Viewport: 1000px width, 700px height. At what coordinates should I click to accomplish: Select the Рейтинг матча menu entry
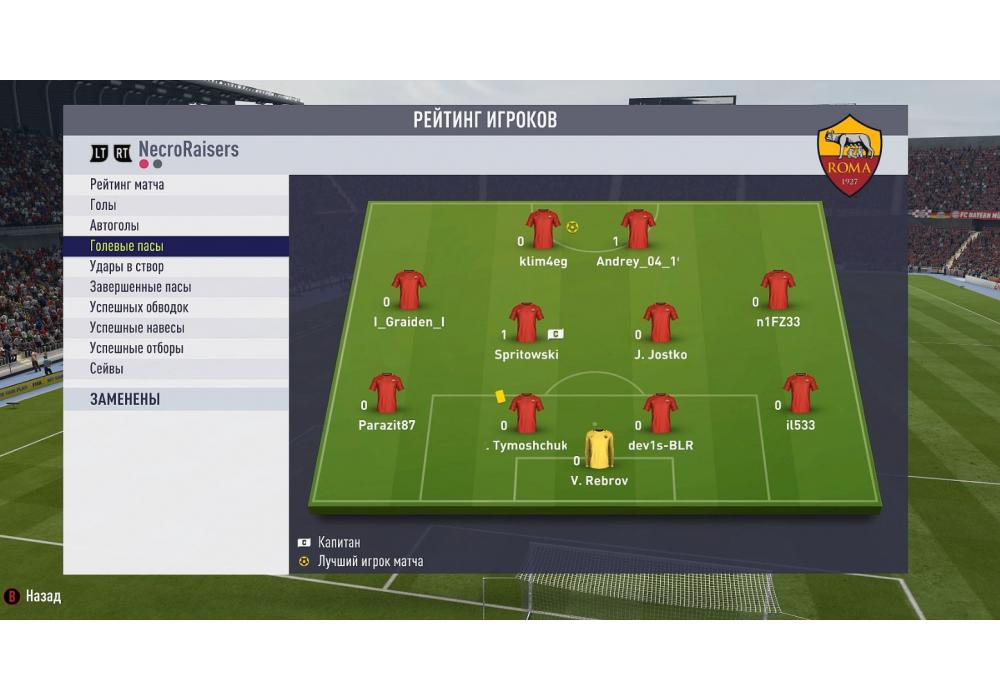pyautogui.click(x=127, y=185)
